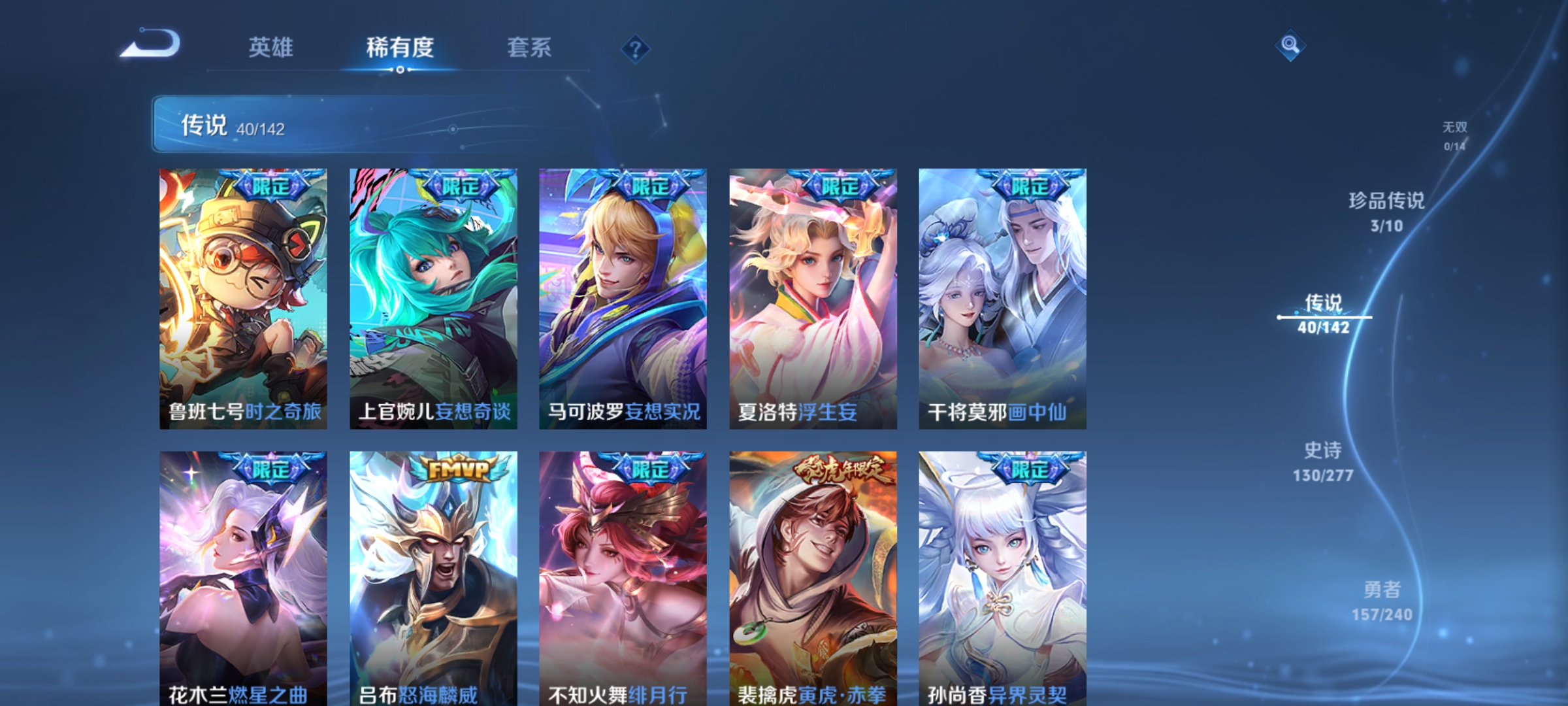Image resolution: width=1568 pixels, height=706 pixels.
Task: Open the help question mark icon
Action: [636, 49]
